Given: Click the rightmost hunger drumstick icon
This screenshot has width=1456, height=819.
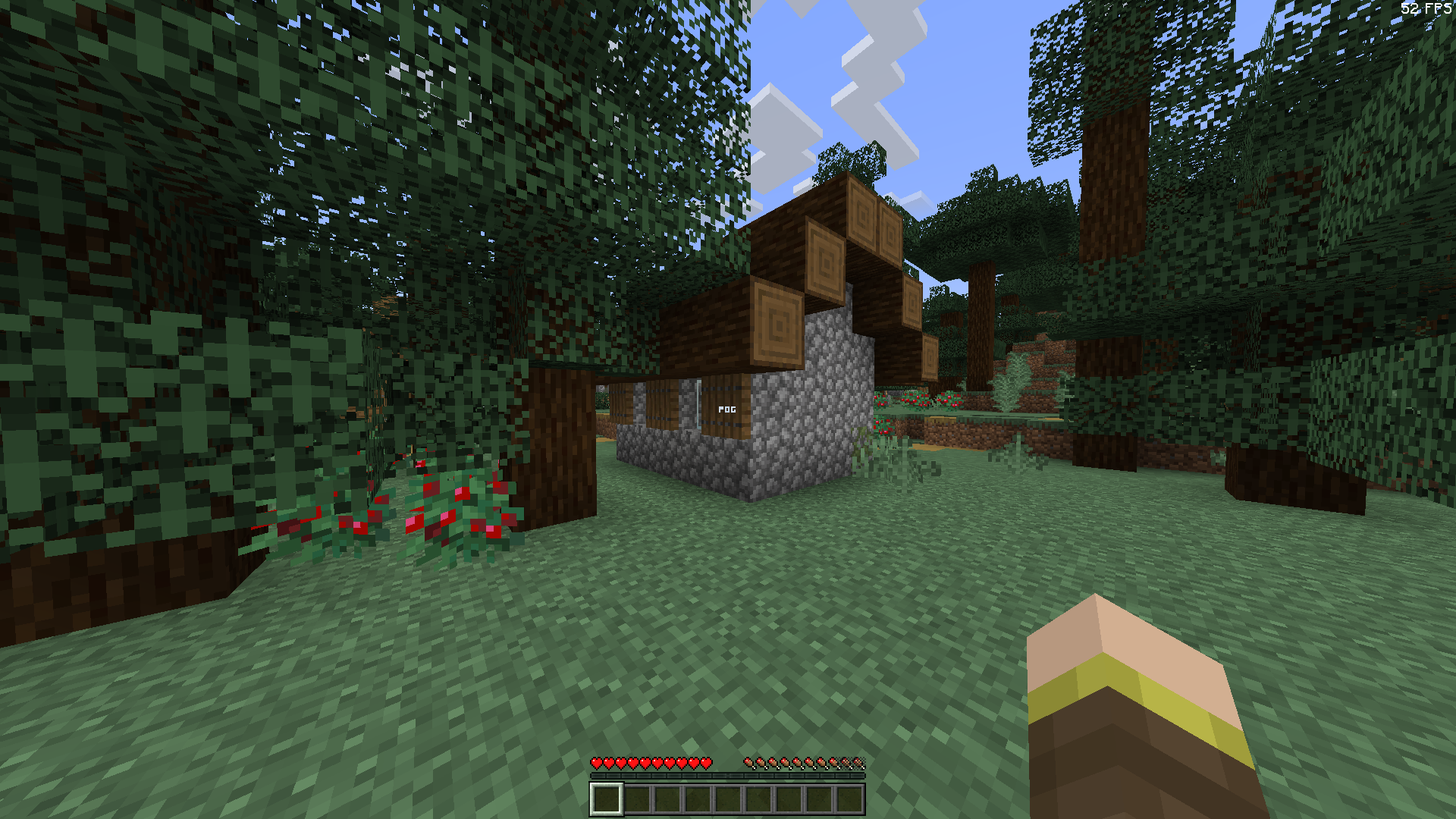Looking at the screenshot, I should tap(859, 764).
